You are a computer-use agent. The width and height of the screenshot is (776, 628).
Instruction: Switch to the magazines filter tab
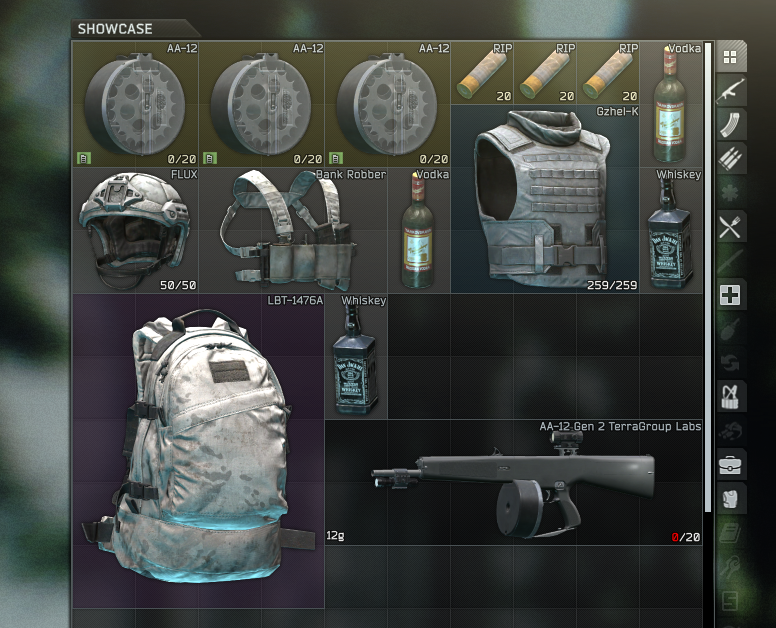pos(730,125)
